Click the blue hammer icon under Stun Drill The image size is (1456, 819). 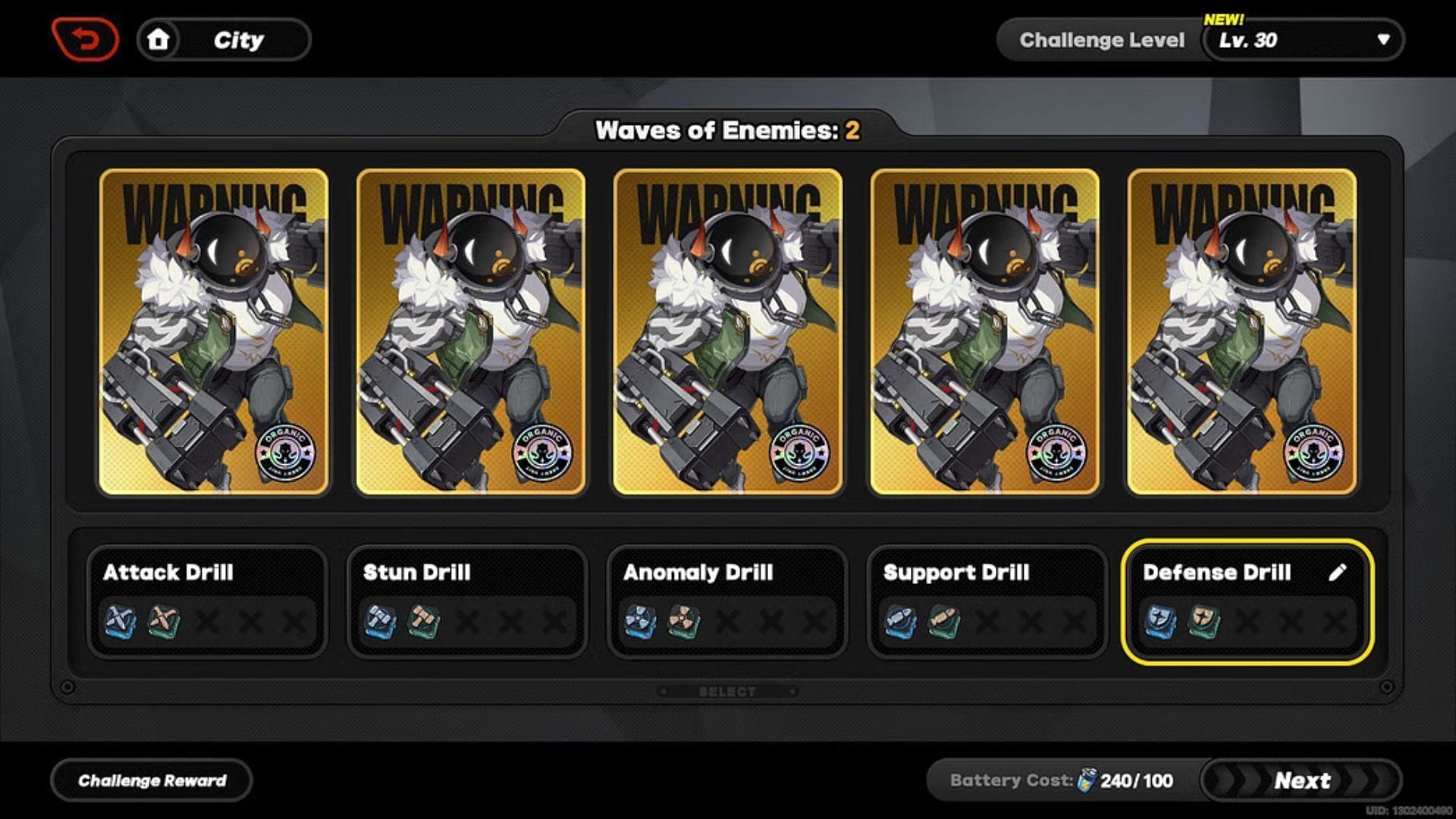coord(379,620)
